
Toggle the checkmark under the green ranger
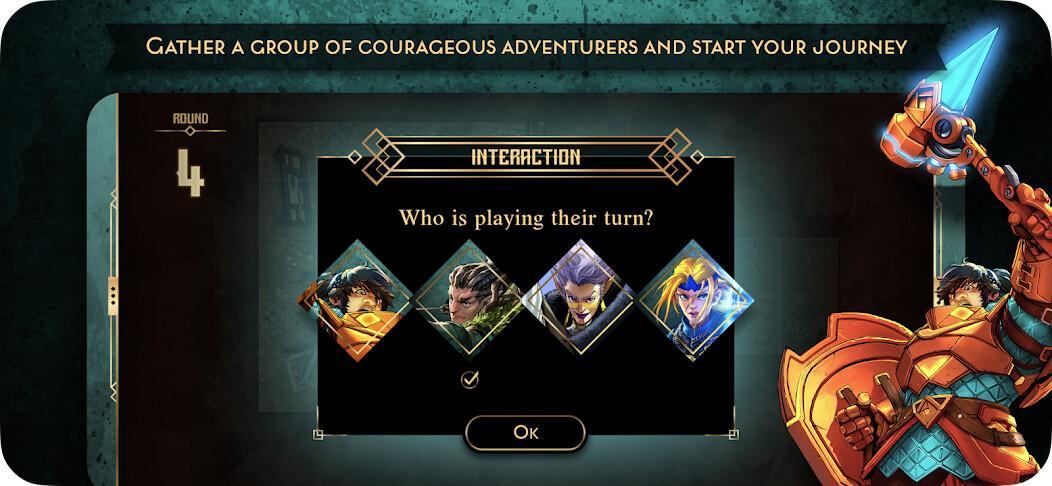(469, 378)
